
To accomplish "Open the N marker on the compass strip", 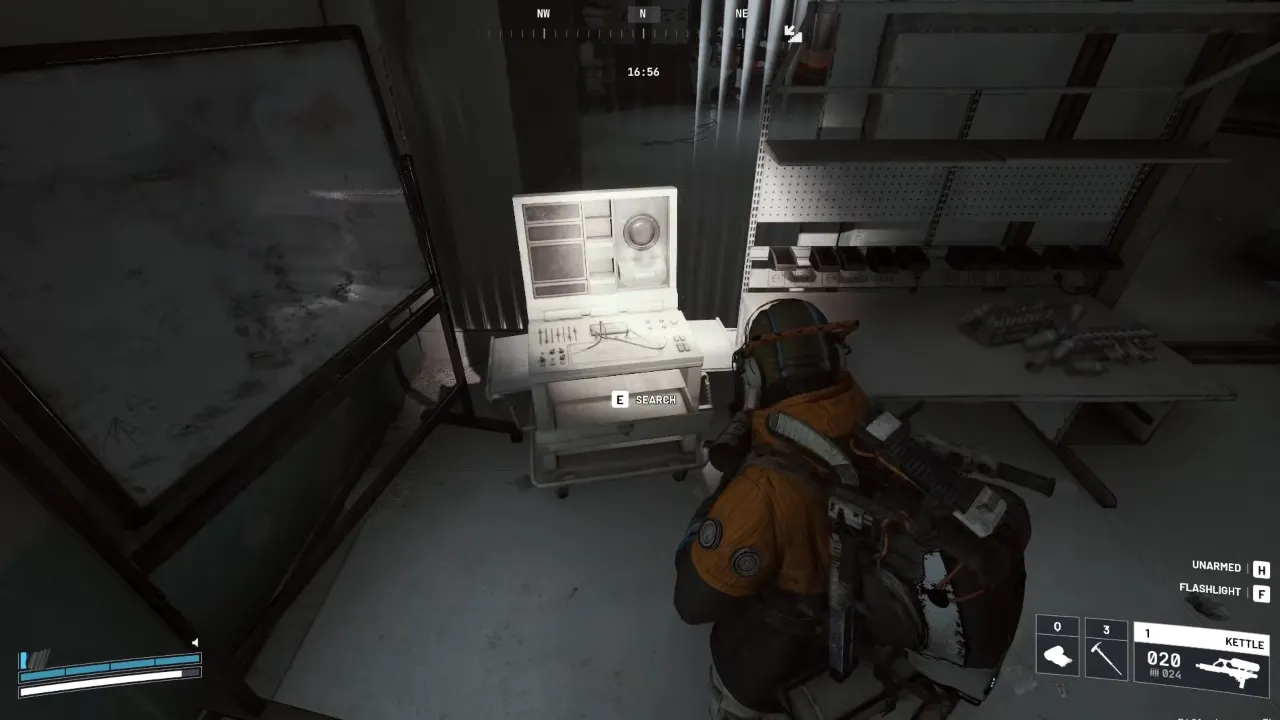I will pos(641,13).
